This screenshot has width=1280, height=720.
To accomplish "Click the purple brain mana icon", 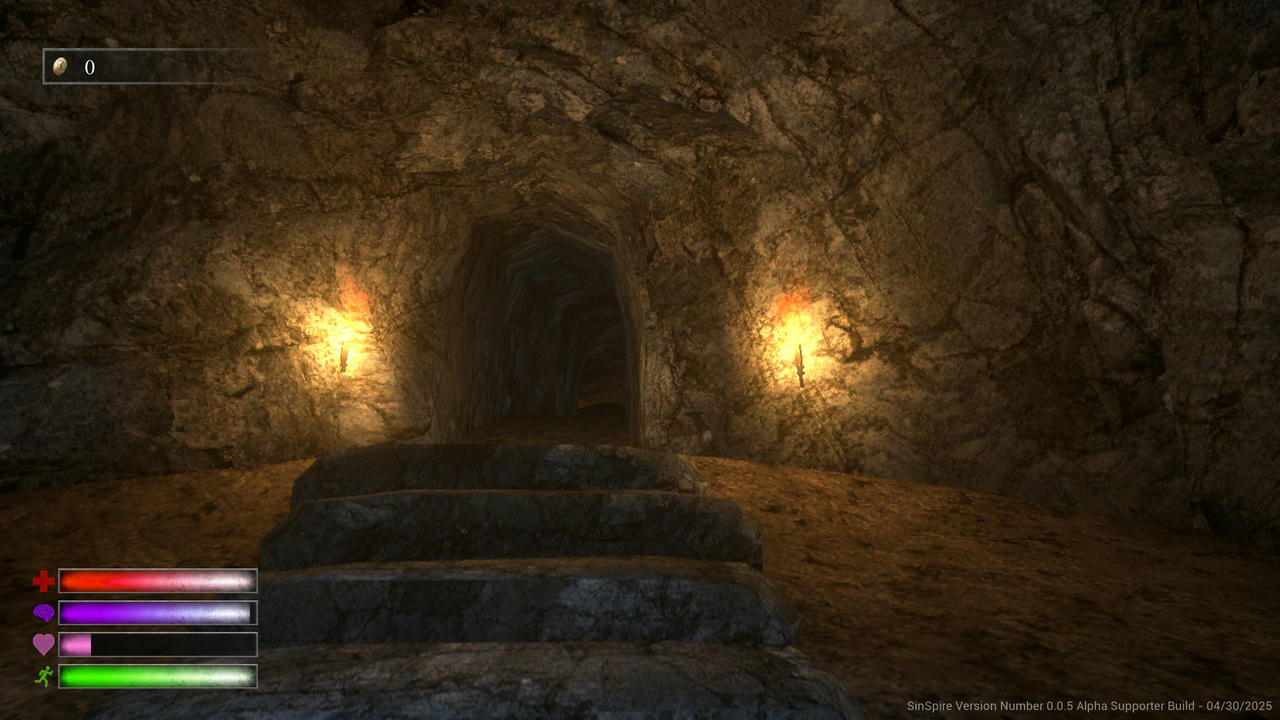I will 41,611.
